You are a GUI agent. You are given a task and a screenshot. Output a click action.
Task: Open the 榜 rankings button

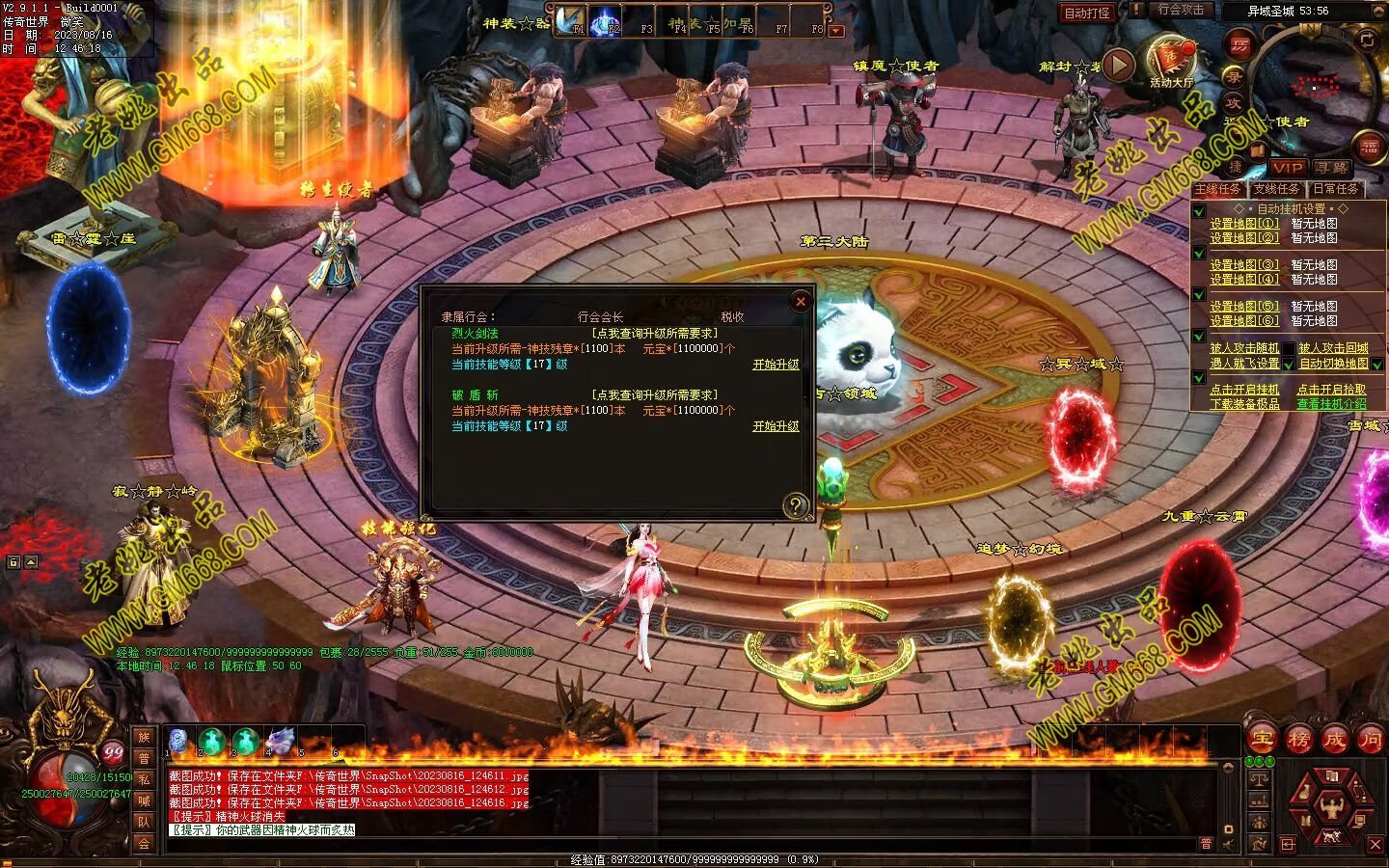click(x=1298, y=740)
